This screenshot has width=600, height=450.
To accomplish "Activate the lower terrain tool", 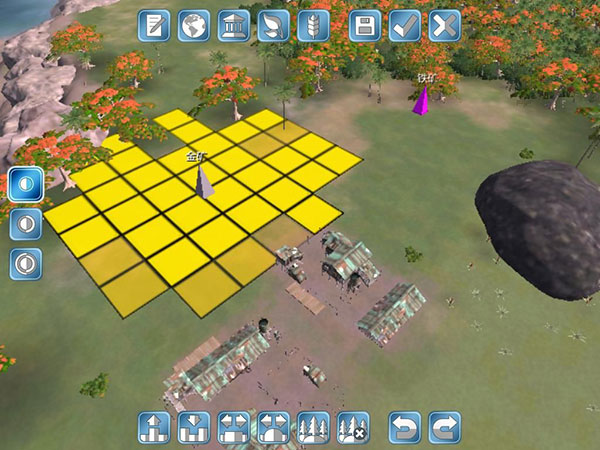I will click(194, 427).
